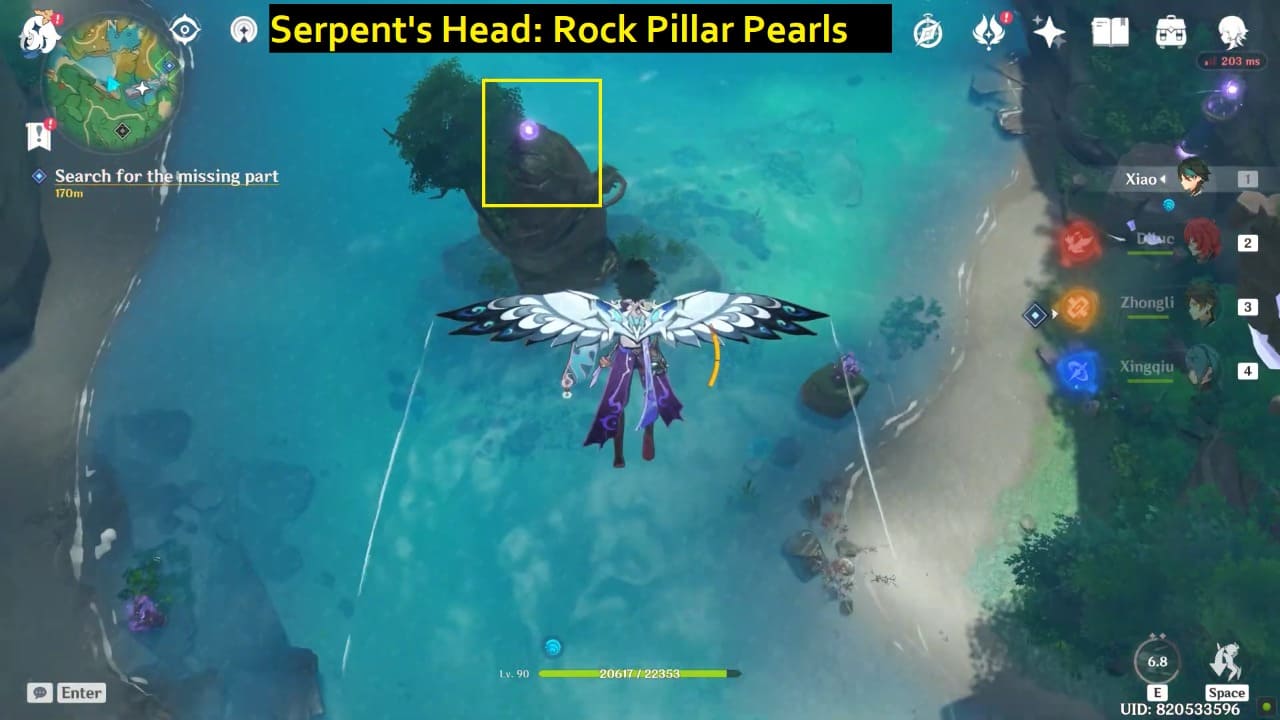1280x720 pixels.
Task: Open chat via the speech bubble icon
Action: tap(38, 692)
